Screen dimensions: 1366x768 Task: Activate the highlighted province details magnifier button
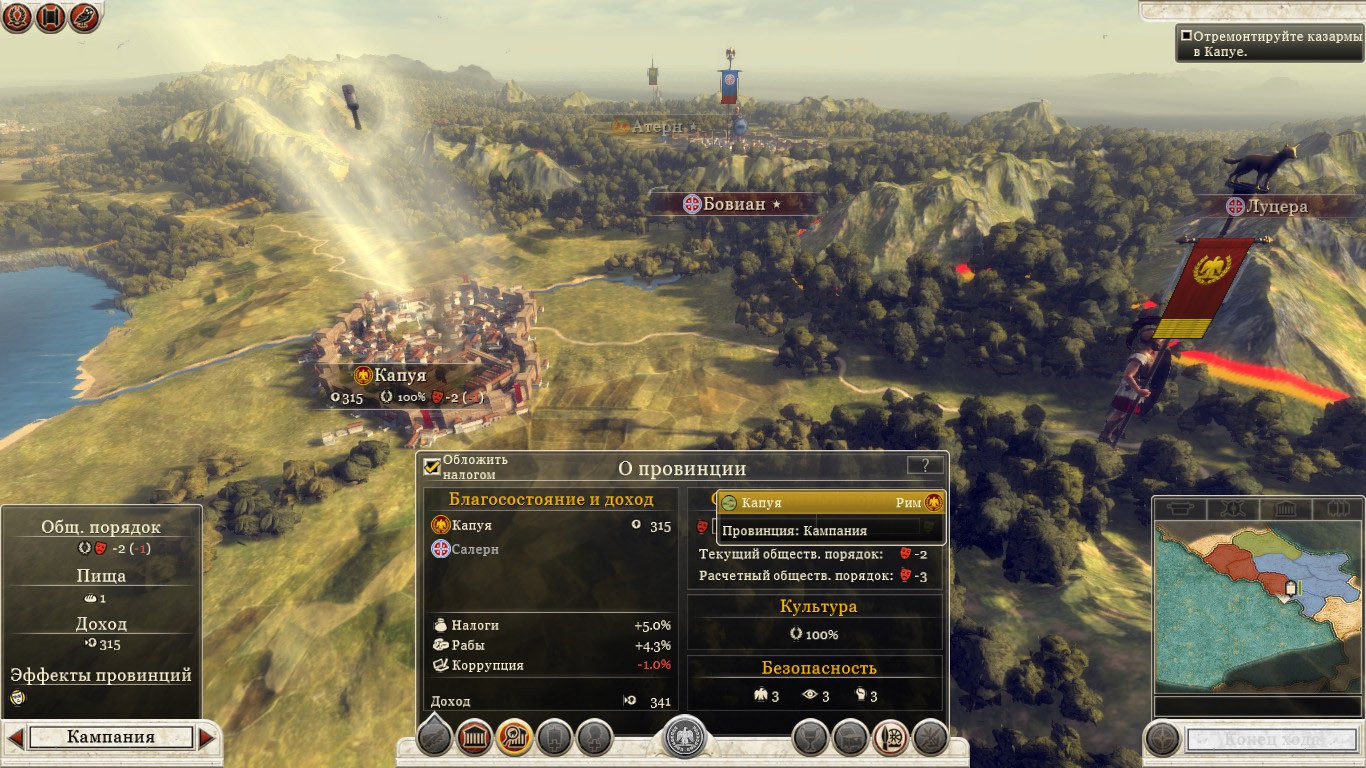point(514,738)
